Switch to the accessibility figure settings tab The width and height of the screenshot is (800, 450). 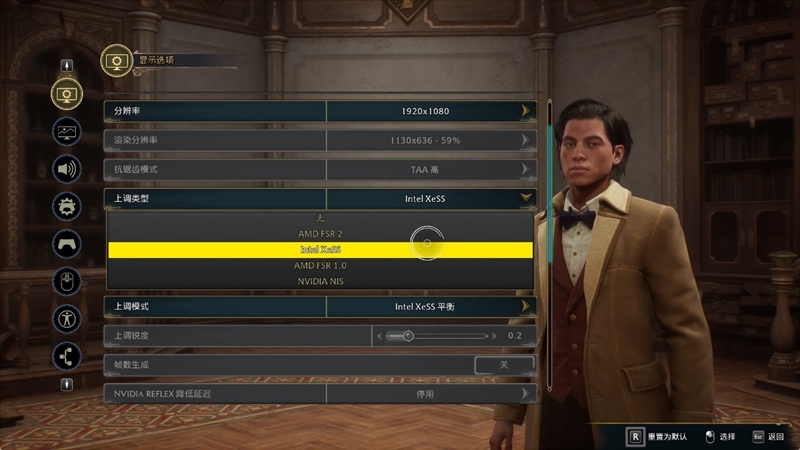click(x=67, y=319)
